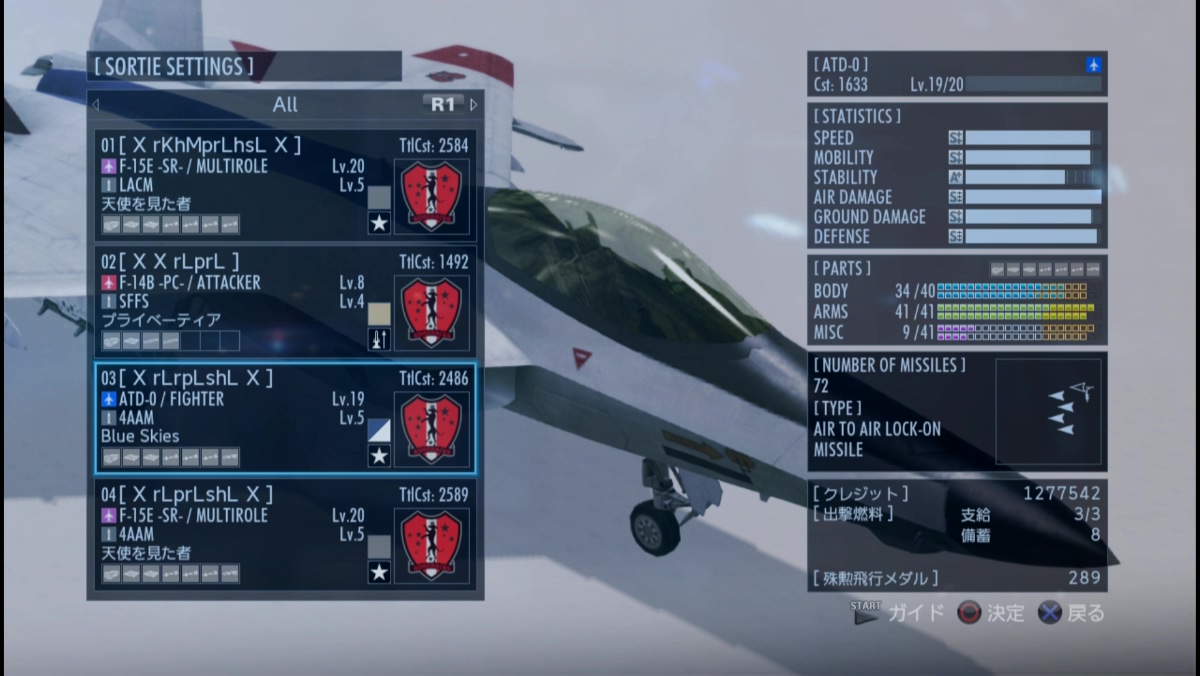Open the All category filter header
The width and height of the screenshot is (1200, 676).
tap(285, 104)
